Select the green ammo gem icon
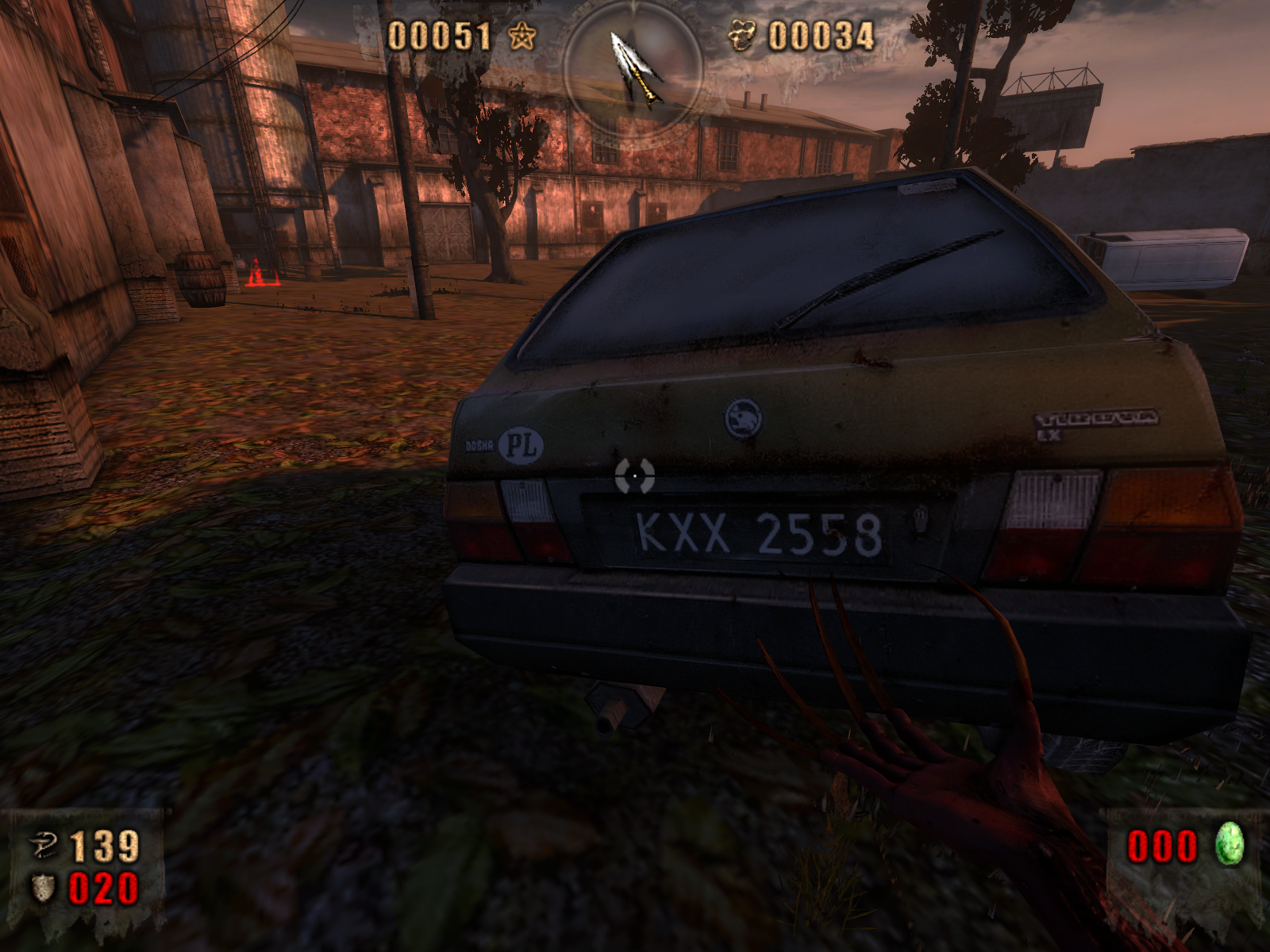Image resolution: width=1270 pixels, height=952 pixels. click(1229, 844)
